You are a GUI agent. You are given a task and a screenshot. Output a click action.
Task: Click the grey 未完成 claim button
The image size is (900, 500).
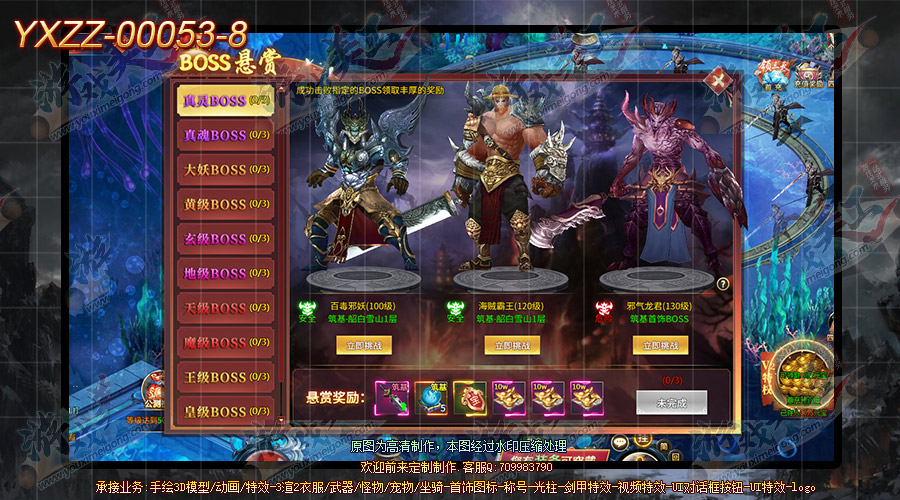tap(671, 401)
